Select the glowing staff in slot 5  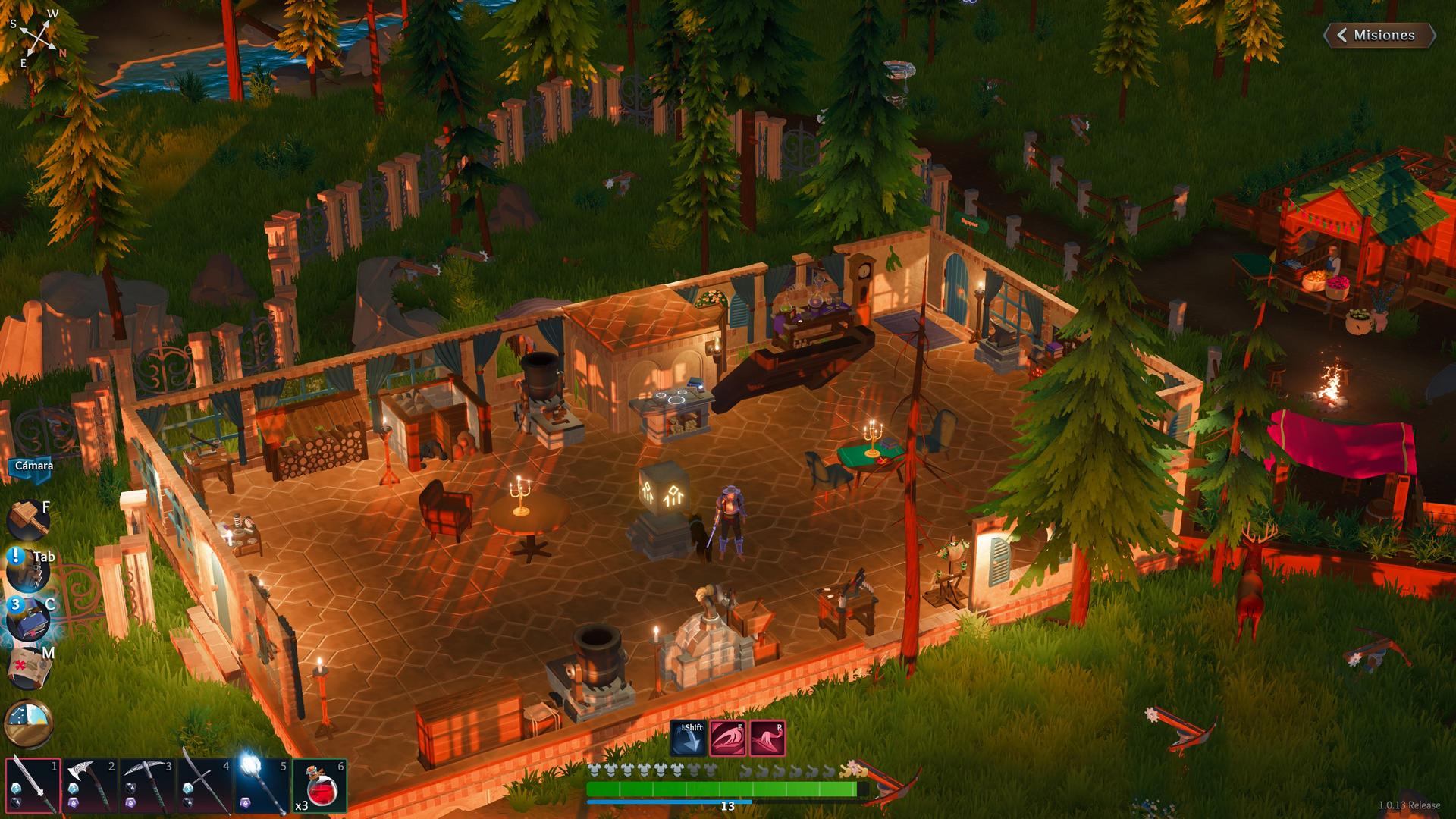pyautogui.click(x=262, y=786)
